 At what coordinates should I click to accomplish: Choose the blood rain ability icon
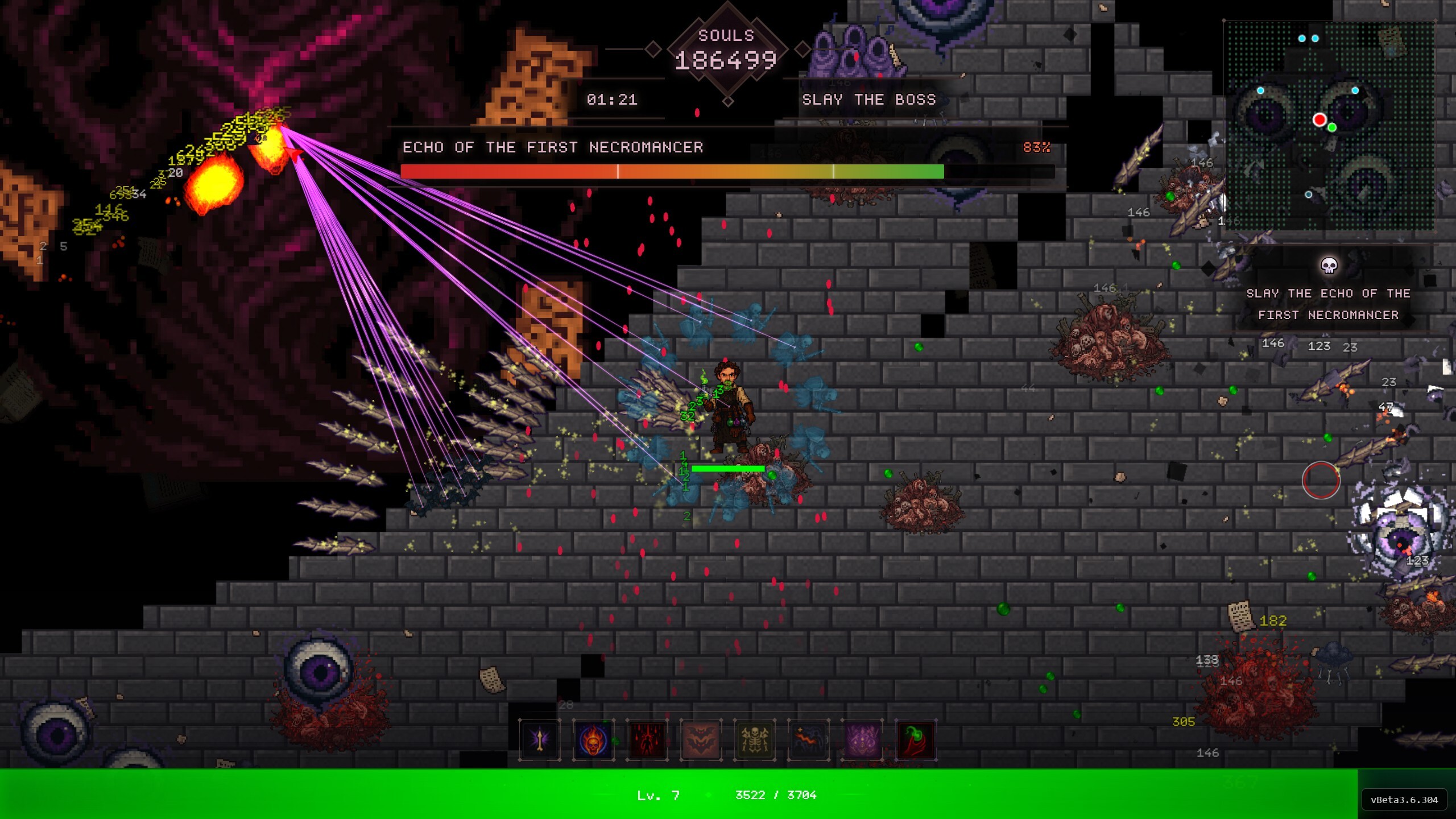[647, 740]
